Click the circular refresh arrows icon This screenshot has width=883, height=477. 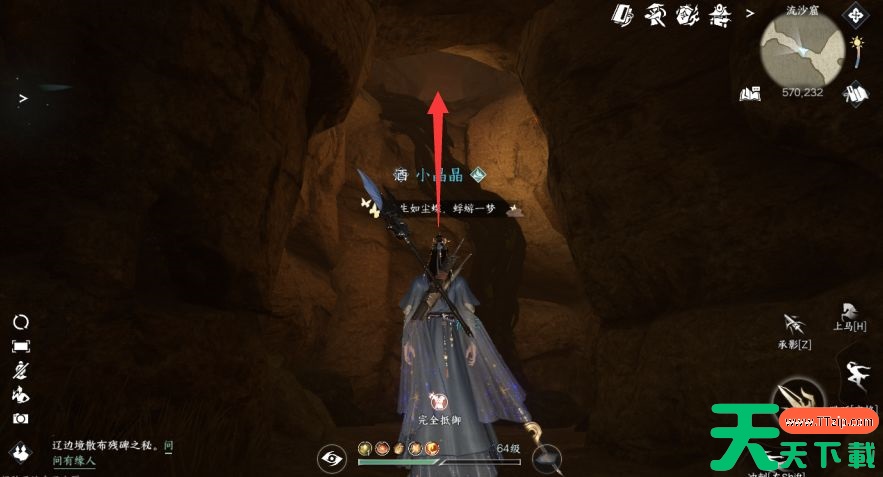coord(20,322)
